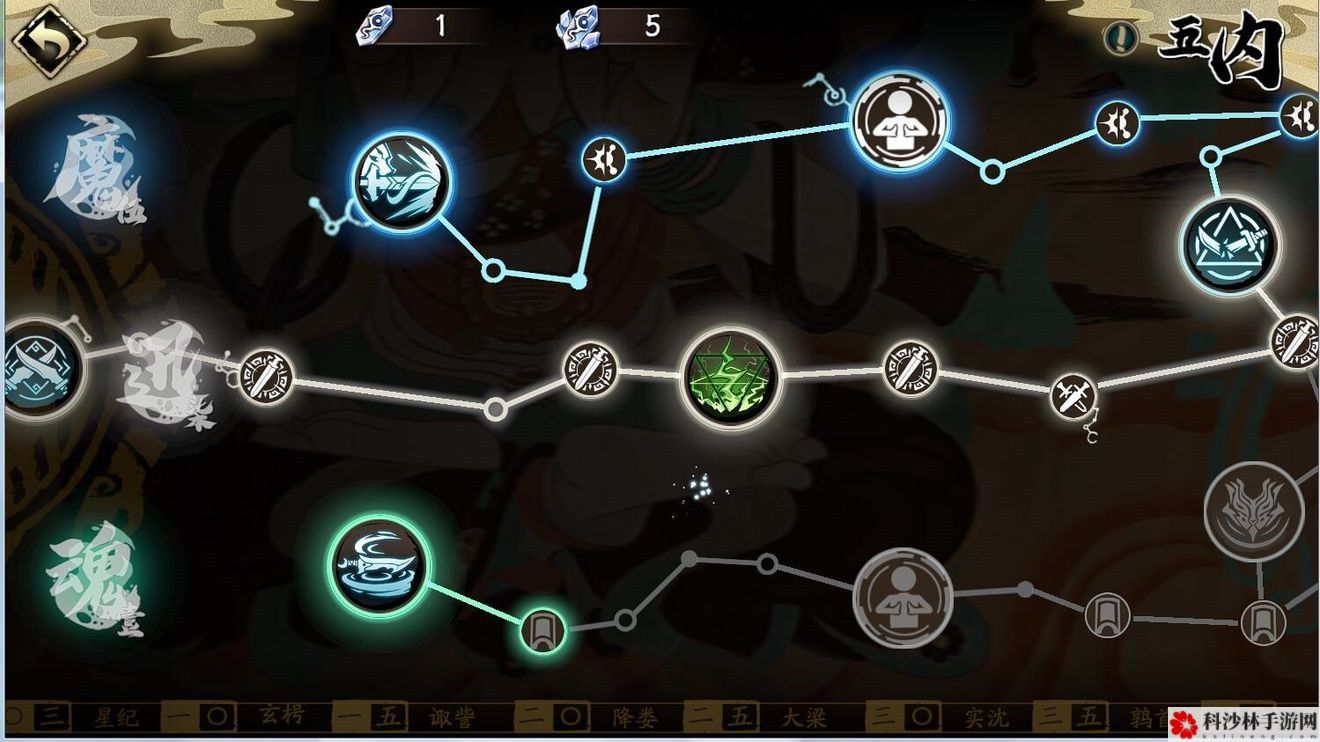
Task: Select the blue wind slash skill node
Action: [x=401, y=182]
